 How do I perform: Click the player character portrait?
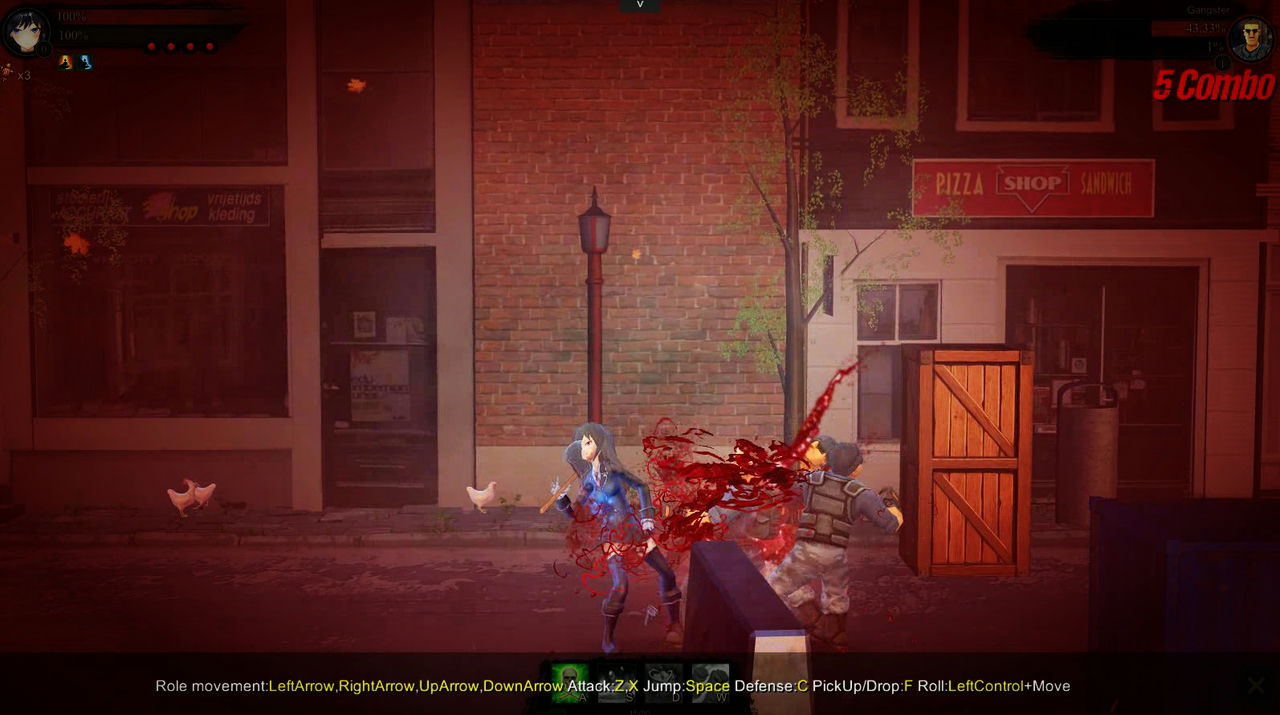(26, 31)
